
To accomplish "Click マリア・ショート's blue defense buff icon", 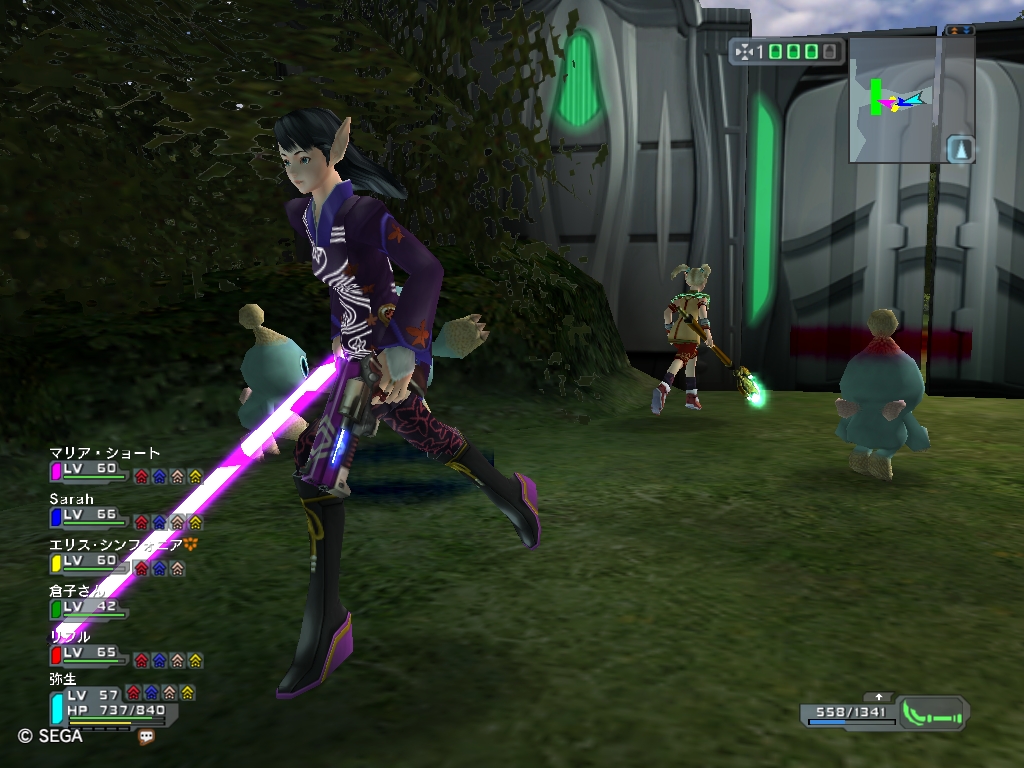I will pyautogui.click(x=159, y=476).
